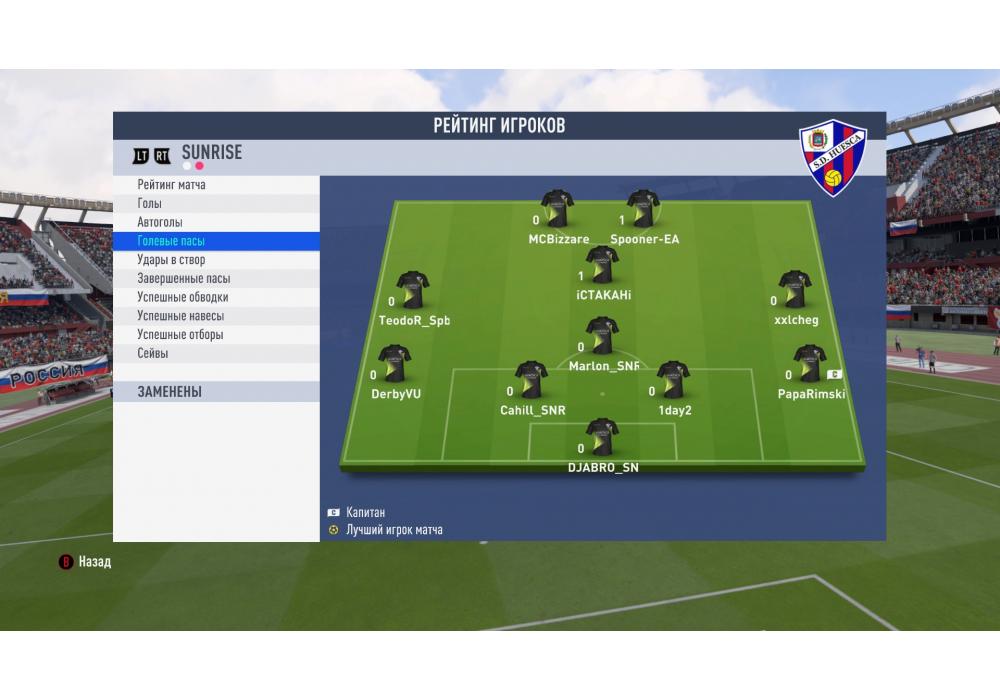Select the xxlcheg player on the right wing
The height and width of the screenshot is (700, 1000).
pyautogui.click(x=795, y=291)
